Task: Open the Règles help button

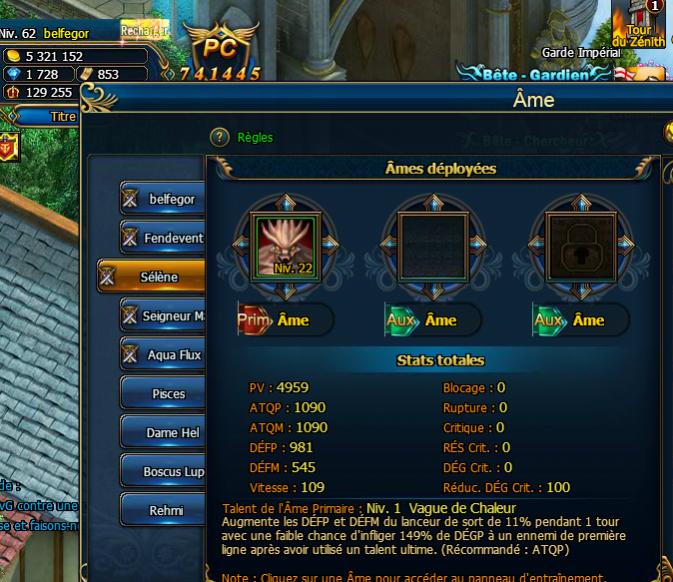Action: 221,137
